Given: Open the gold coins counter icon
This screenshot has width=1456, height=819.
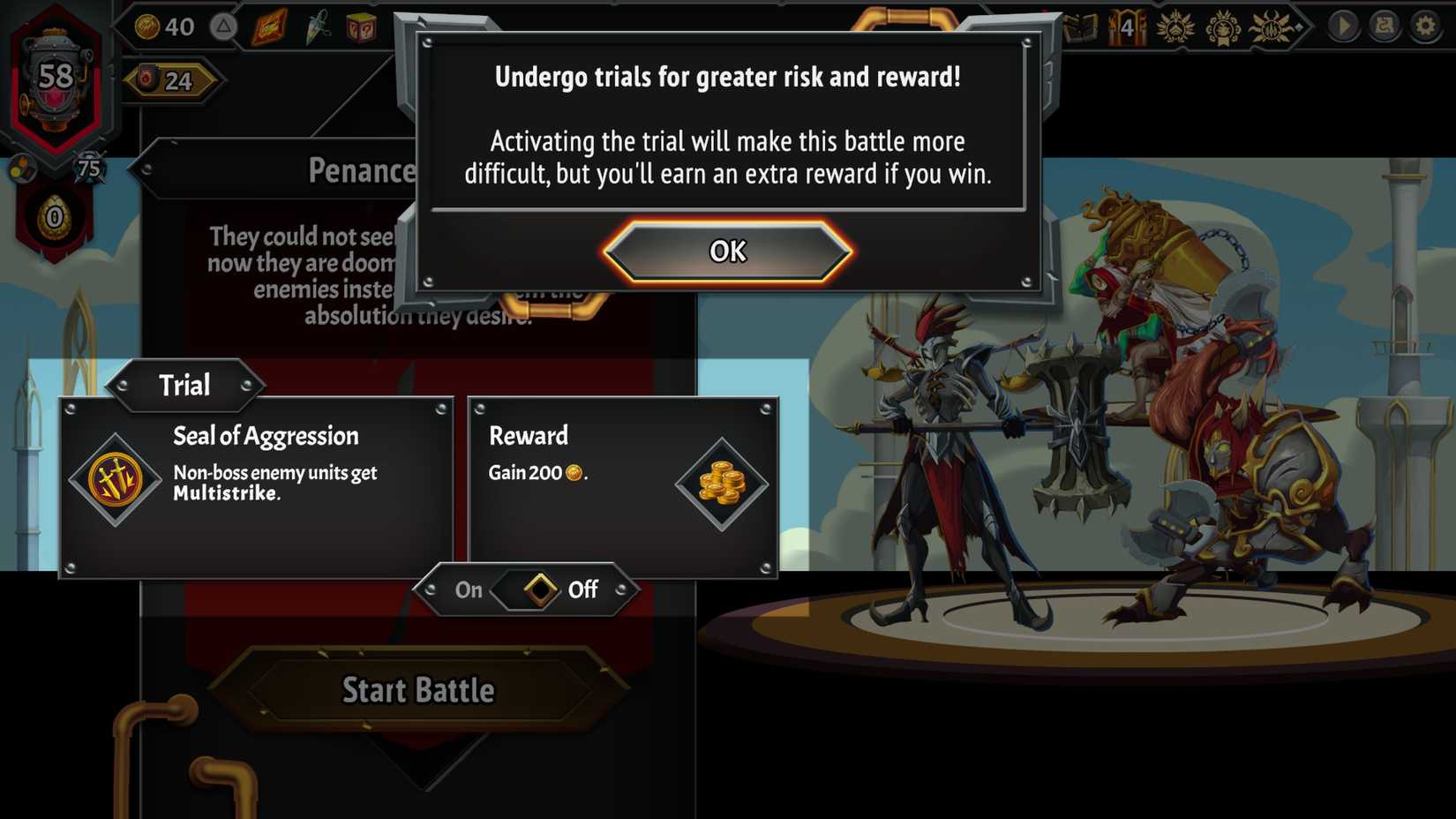Looking at the screenshot, I should point(147,26).
